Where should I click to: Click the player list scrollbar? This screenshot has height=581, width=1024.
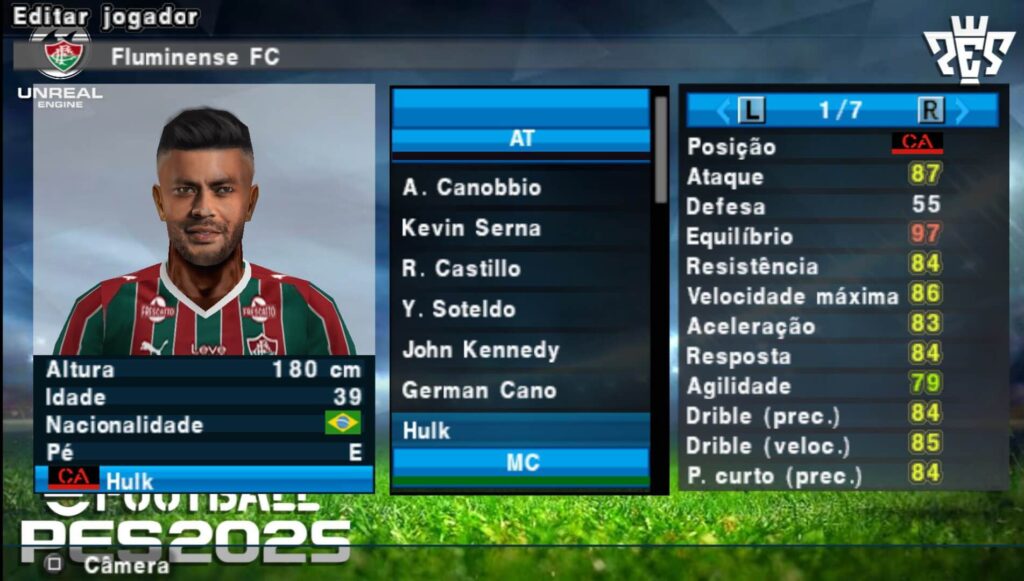[660, 150]
